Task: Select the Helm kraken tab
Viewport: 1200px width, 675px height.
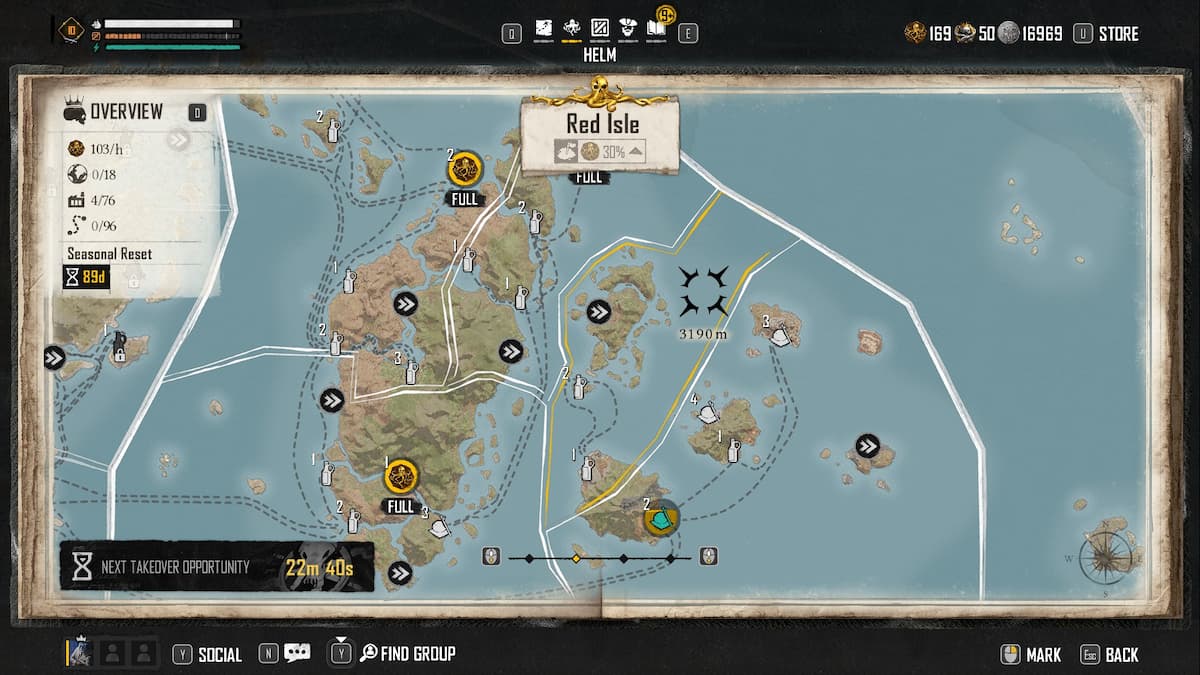Action: pos(573,28)
